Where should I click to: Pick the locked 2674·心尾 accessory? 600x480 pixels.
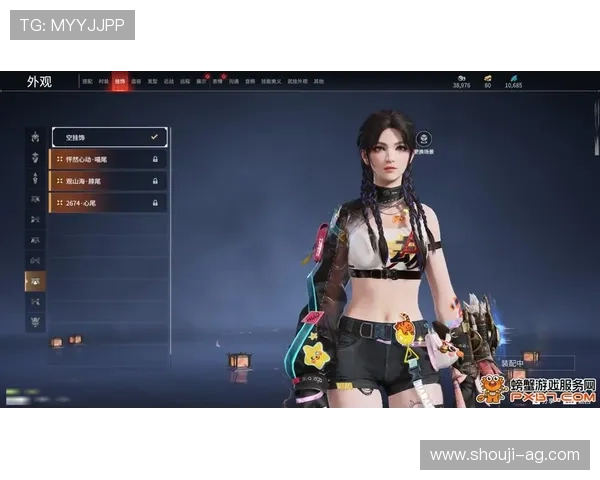108,202
